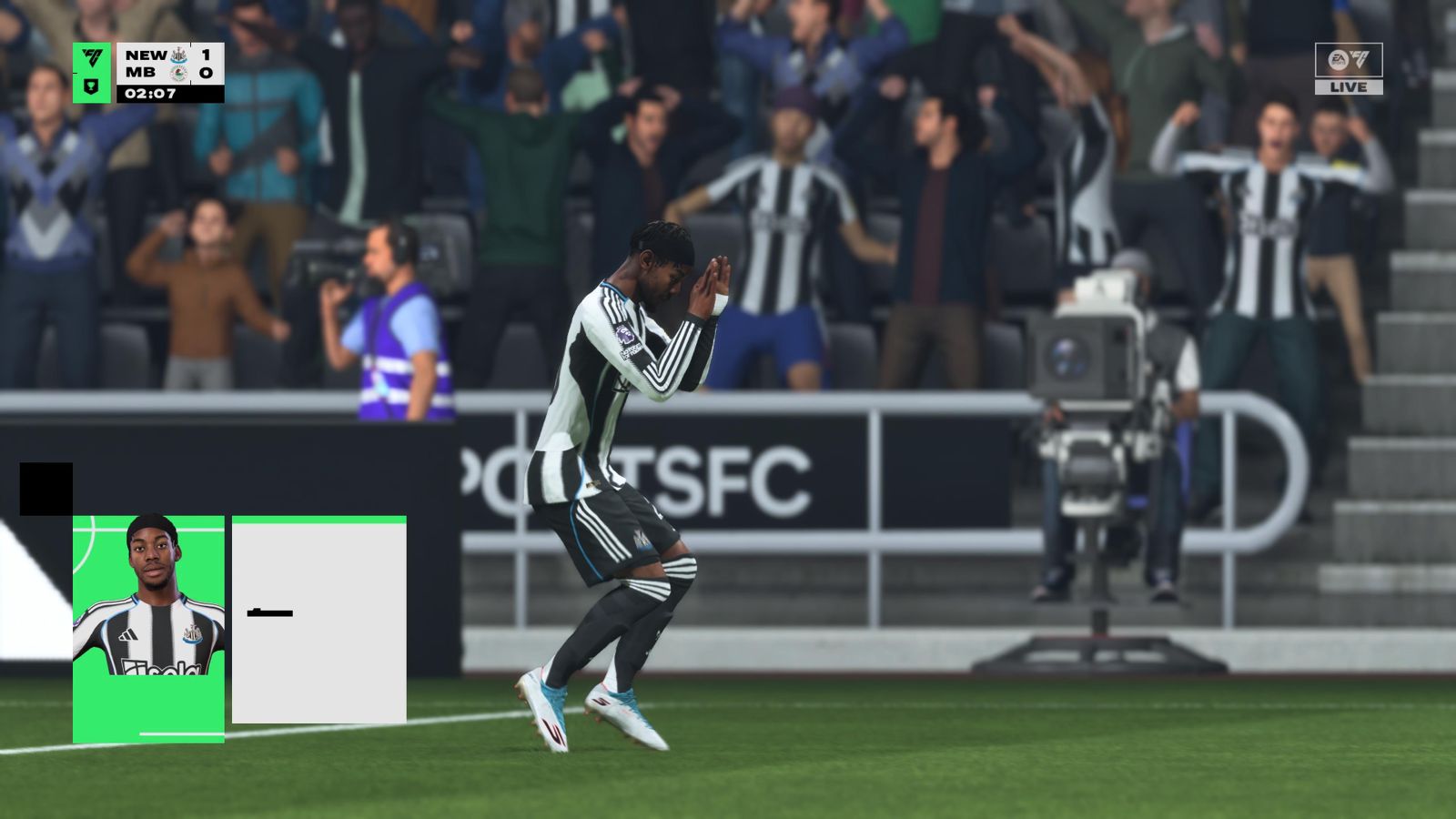Select the Premier League sleeve badge
Image resolution: width=1456 pixels, height=819 pixels.
[x=626, y=335]
